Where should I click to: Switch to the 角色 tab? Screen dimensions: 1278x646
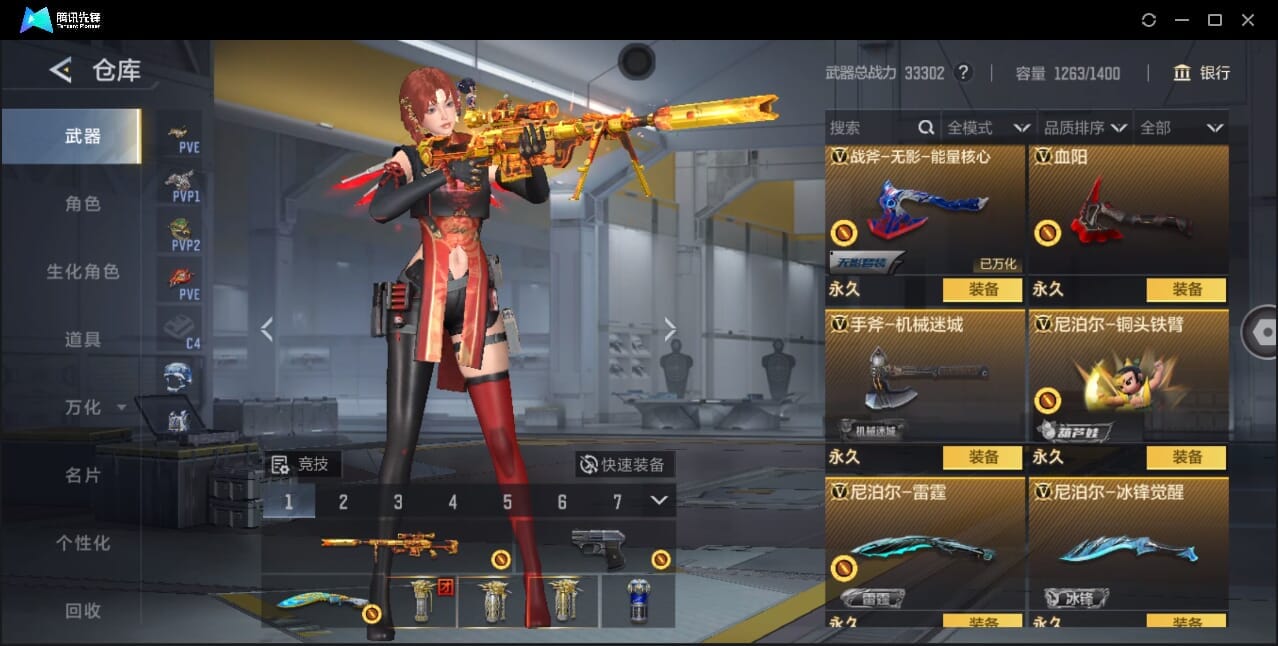[83, 204]
